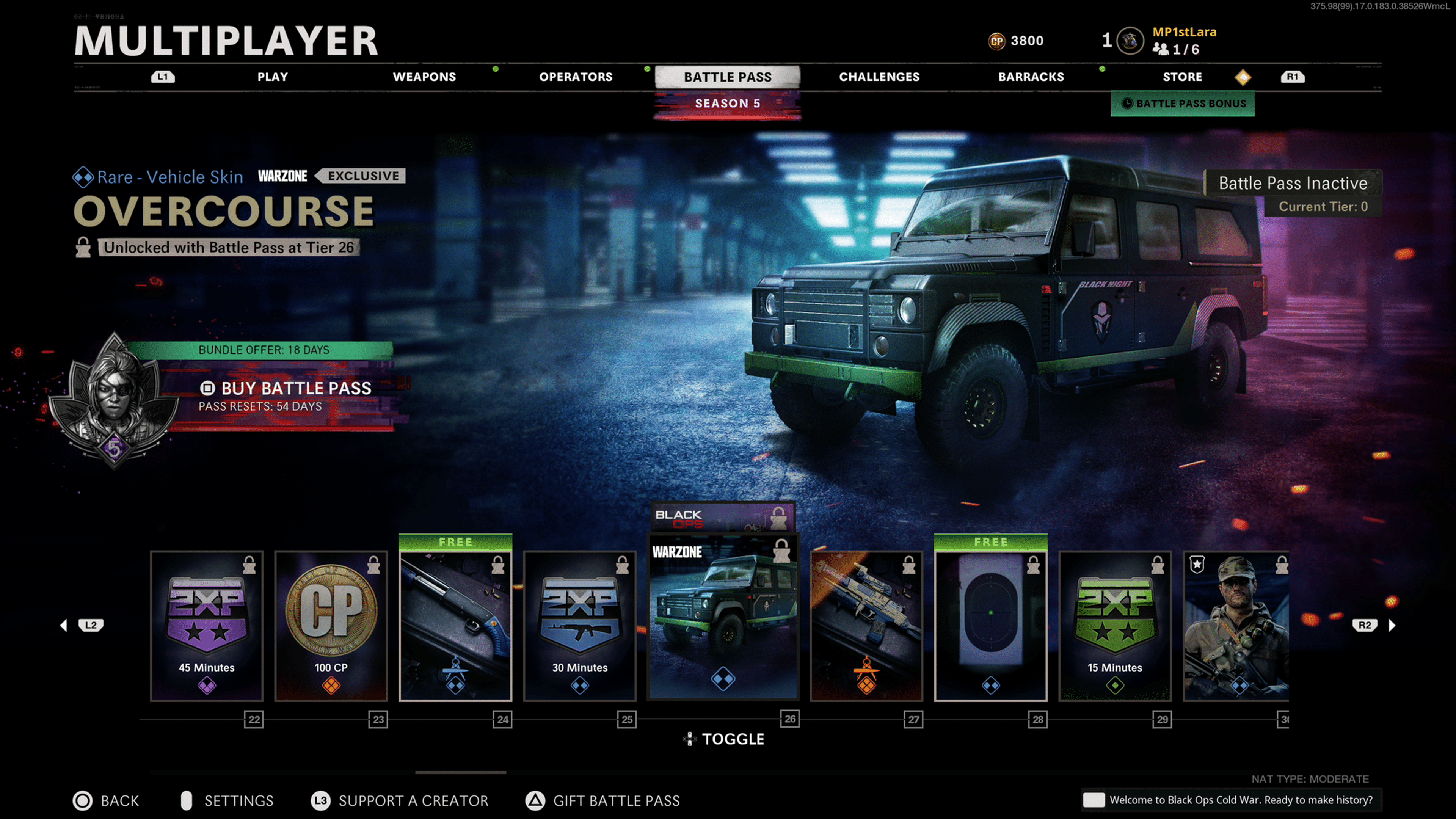Viewport: 1456px width, 819px height.
Task: Open the Barracks tab
Action: click(x=1031, y=77)
